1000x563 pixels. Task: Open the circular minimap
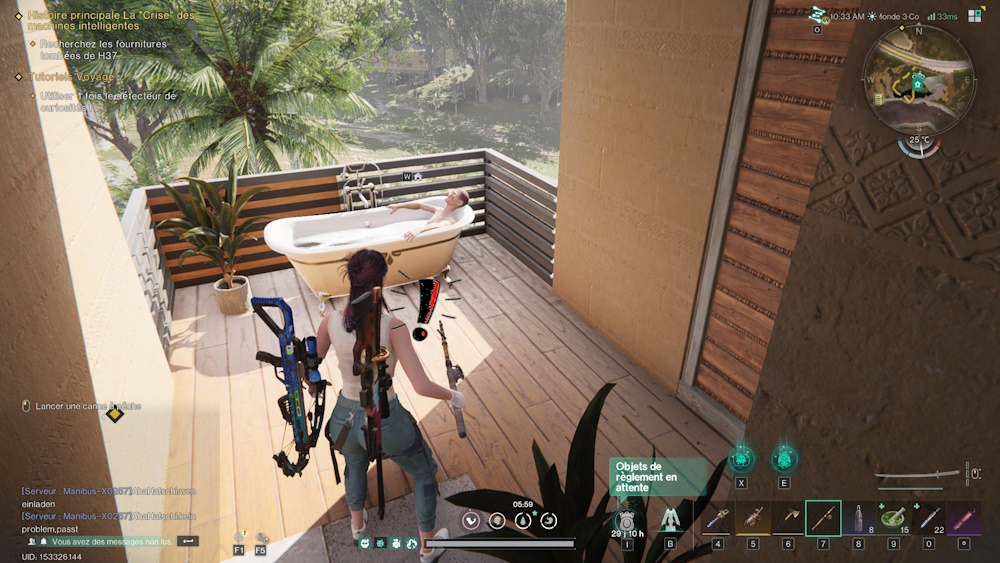tap(918, 78)
